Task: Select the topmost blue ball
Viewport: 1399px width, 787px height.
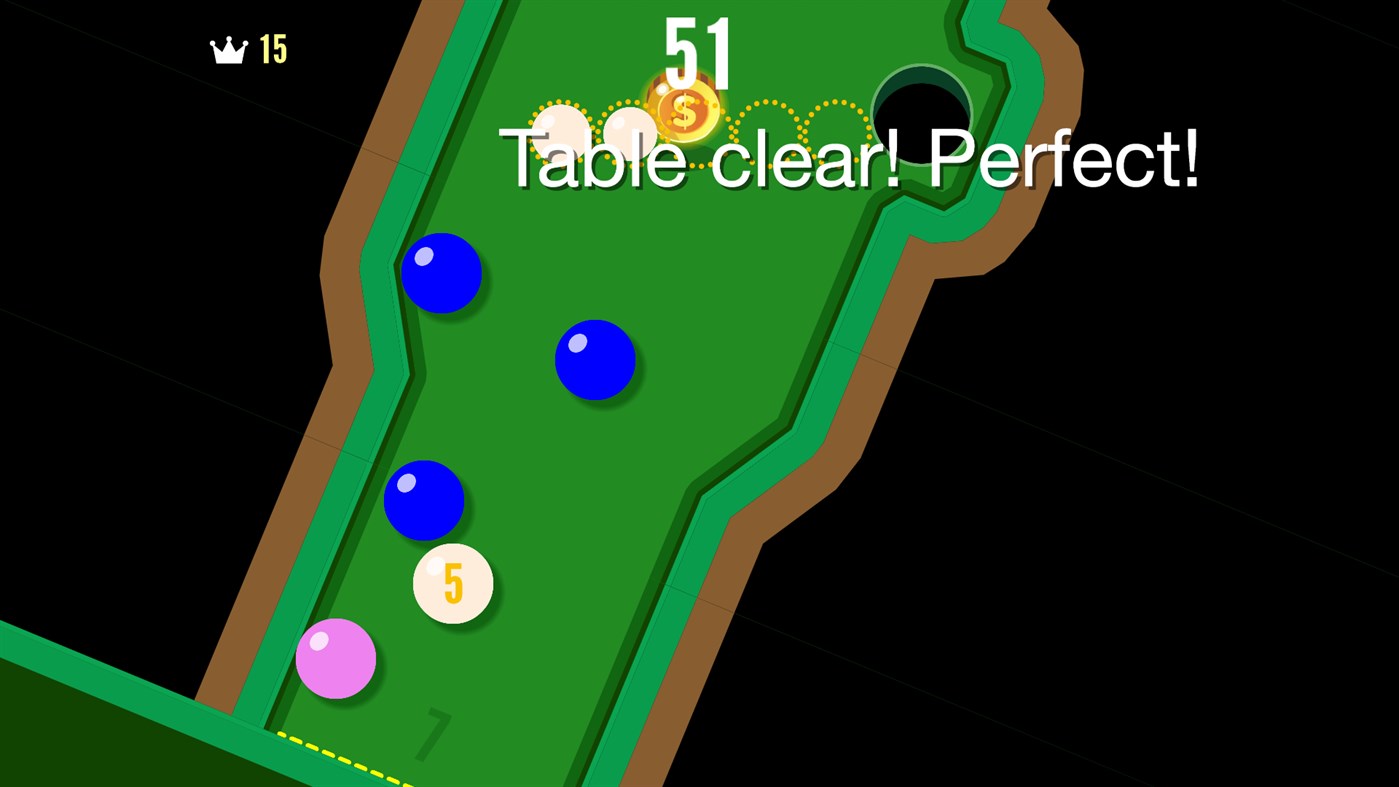Action: (441, 272)
